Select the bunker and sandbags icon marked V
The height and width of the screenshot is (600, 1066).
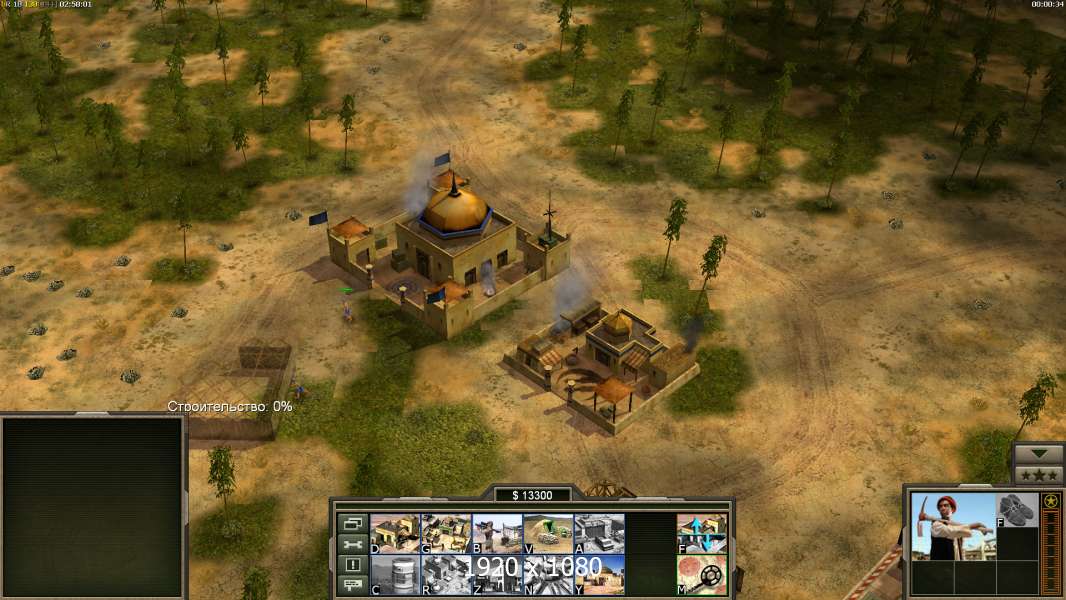pyautogui.click(x=548, y=533)
